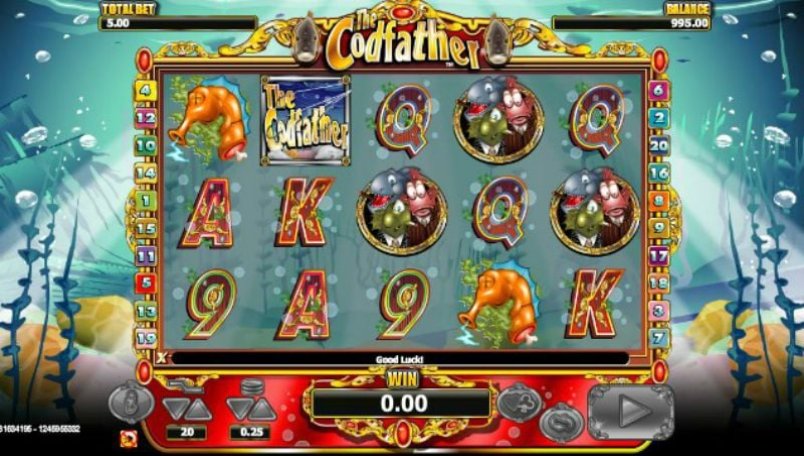The width and height of the screenshot is (804, 456).
Task: Highlight payline 17 marker
Action: point(659,255)
